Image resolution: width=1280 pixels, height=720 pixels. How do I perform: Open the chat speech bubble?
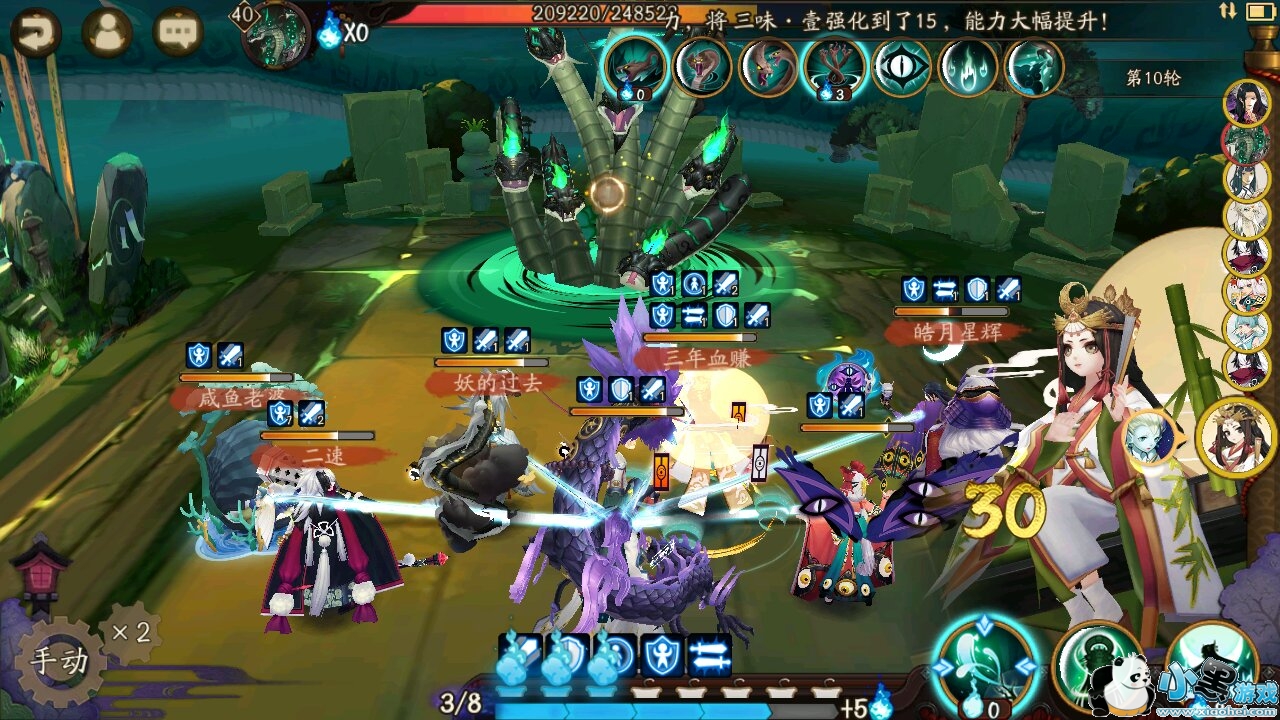[x=178, y=33]
